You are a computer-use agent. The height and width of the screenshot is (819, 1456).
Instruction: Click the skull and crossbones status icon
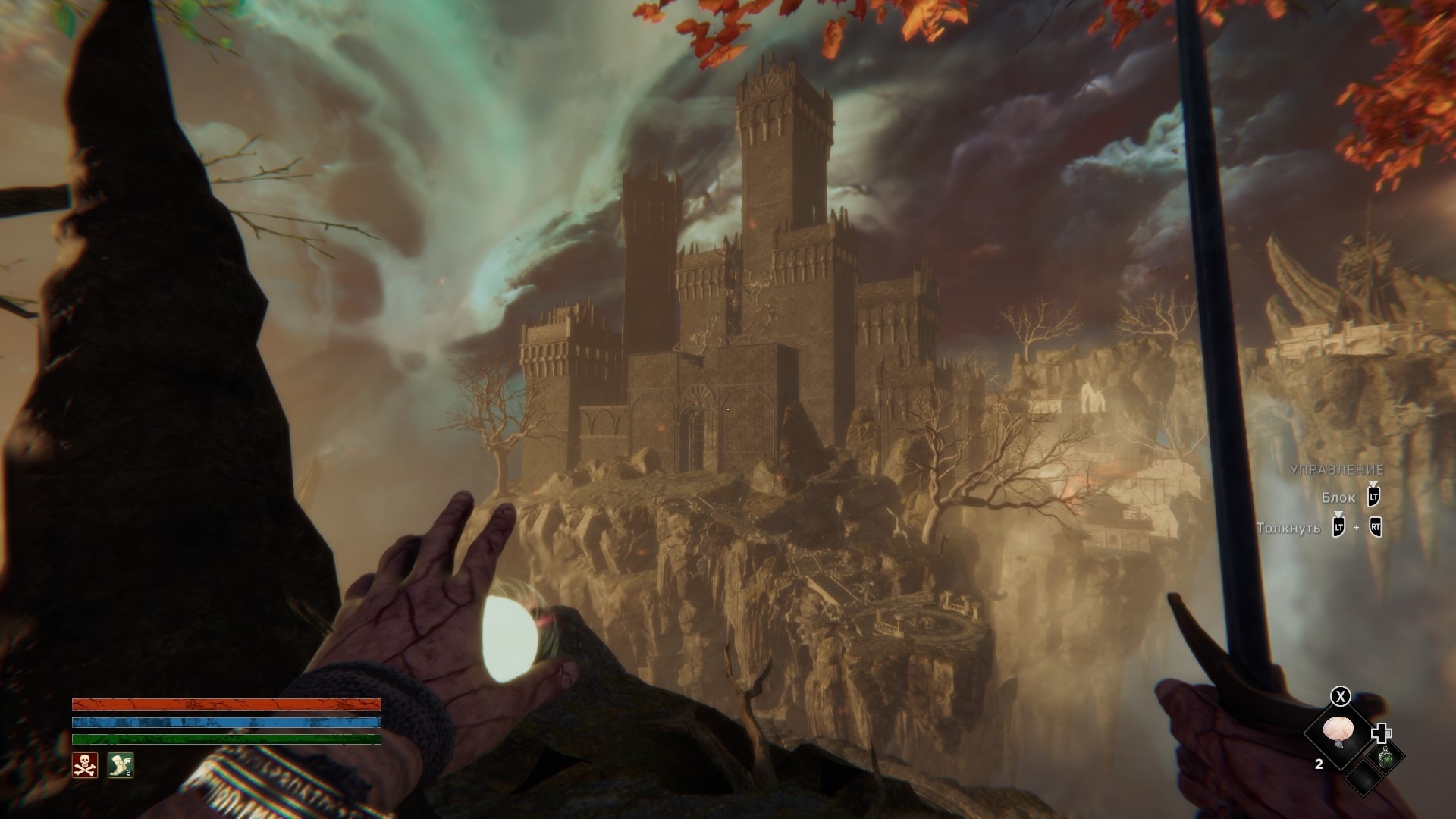85,765
